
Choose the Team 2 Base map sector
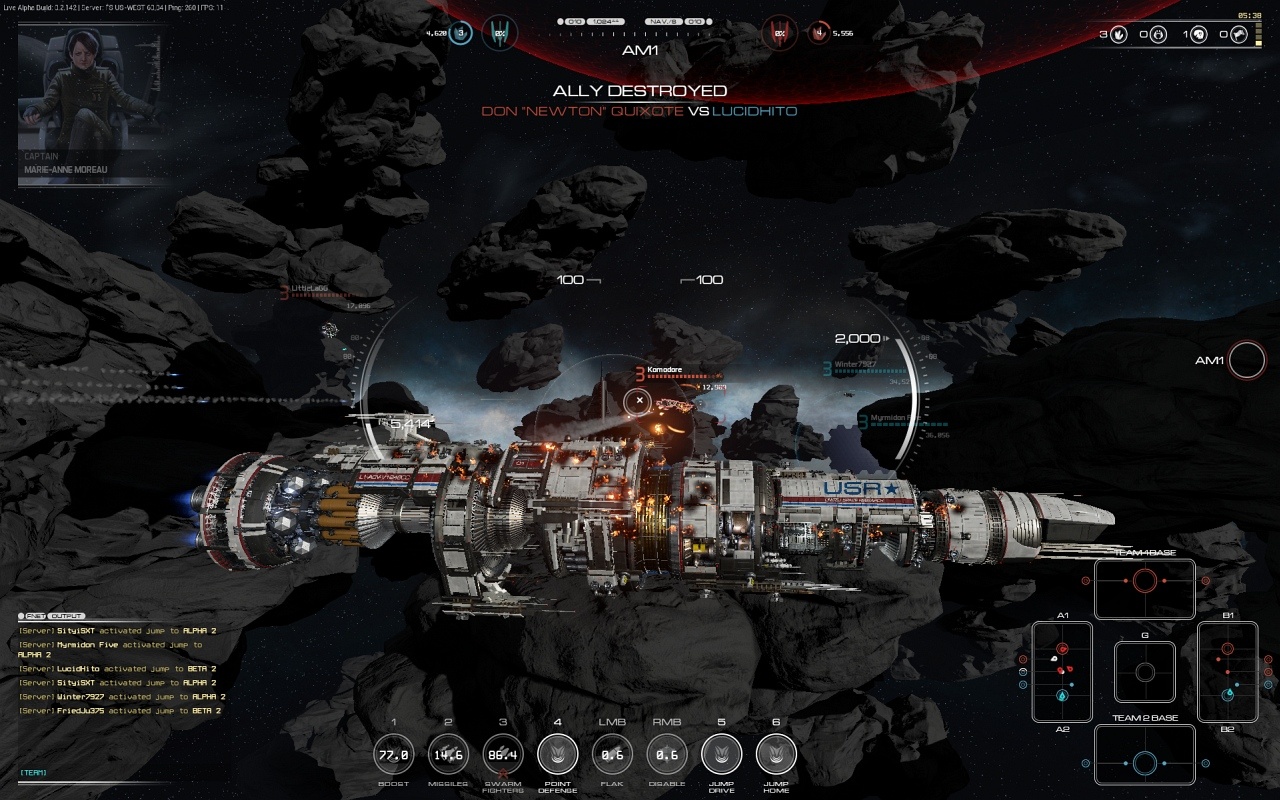tap(1145, 755)
